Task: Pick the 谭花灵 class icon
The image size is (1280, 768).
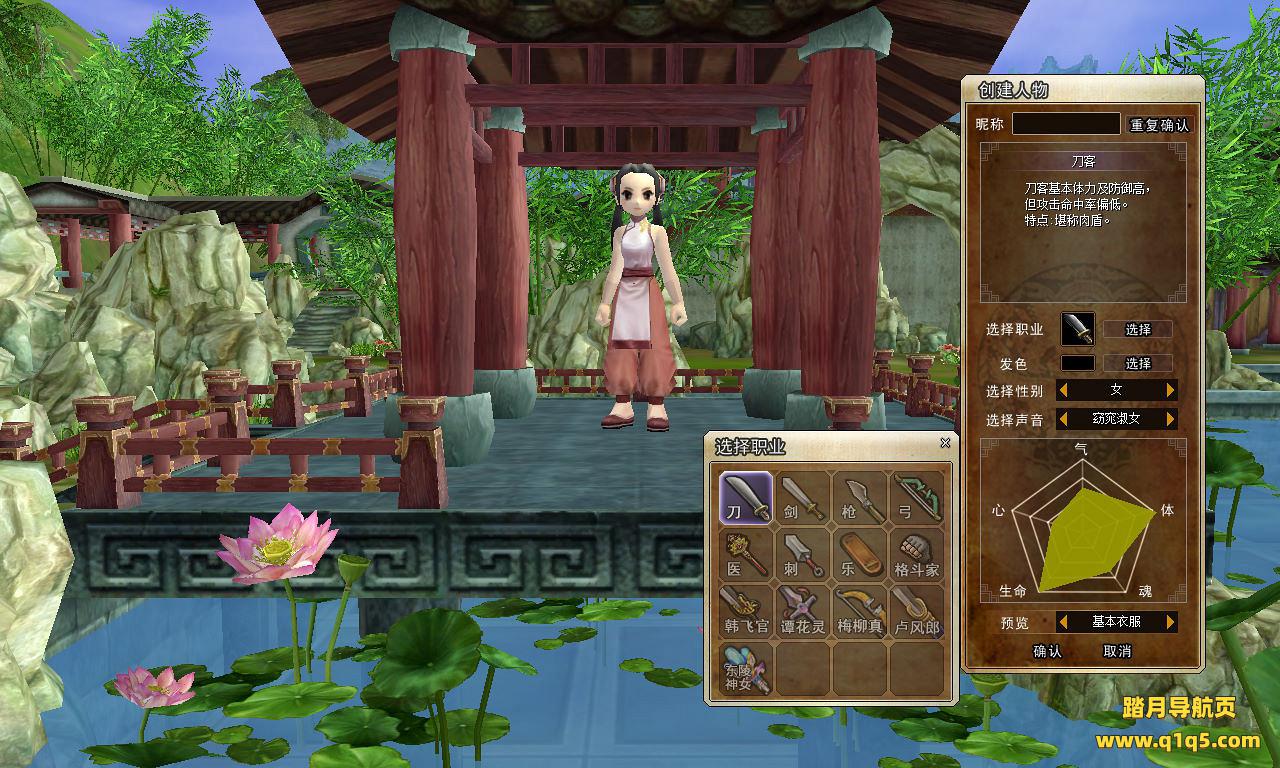Action: (803, 611)
